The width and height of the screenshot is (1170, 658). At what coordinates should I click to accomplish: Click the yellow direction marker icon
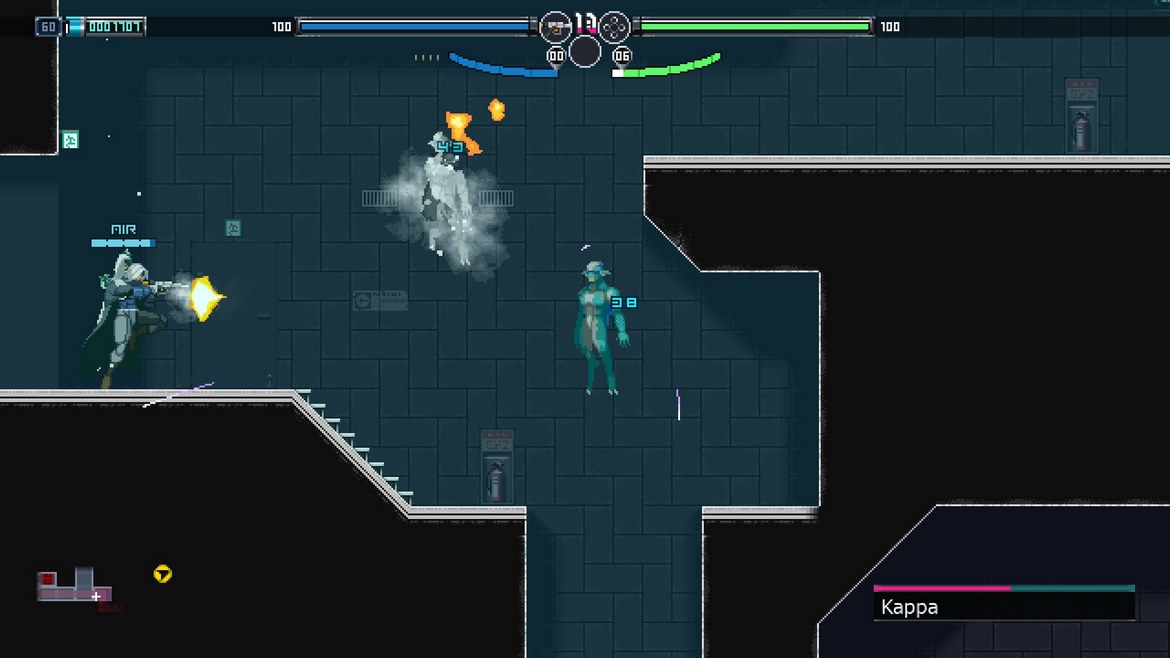(163, 574)
